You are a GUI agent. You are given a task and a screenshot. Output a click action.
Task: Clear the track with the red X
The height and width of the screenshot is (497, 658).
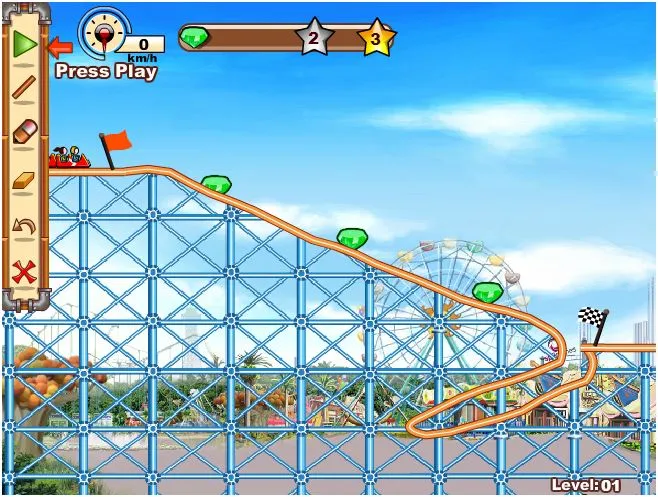[24, 270]
